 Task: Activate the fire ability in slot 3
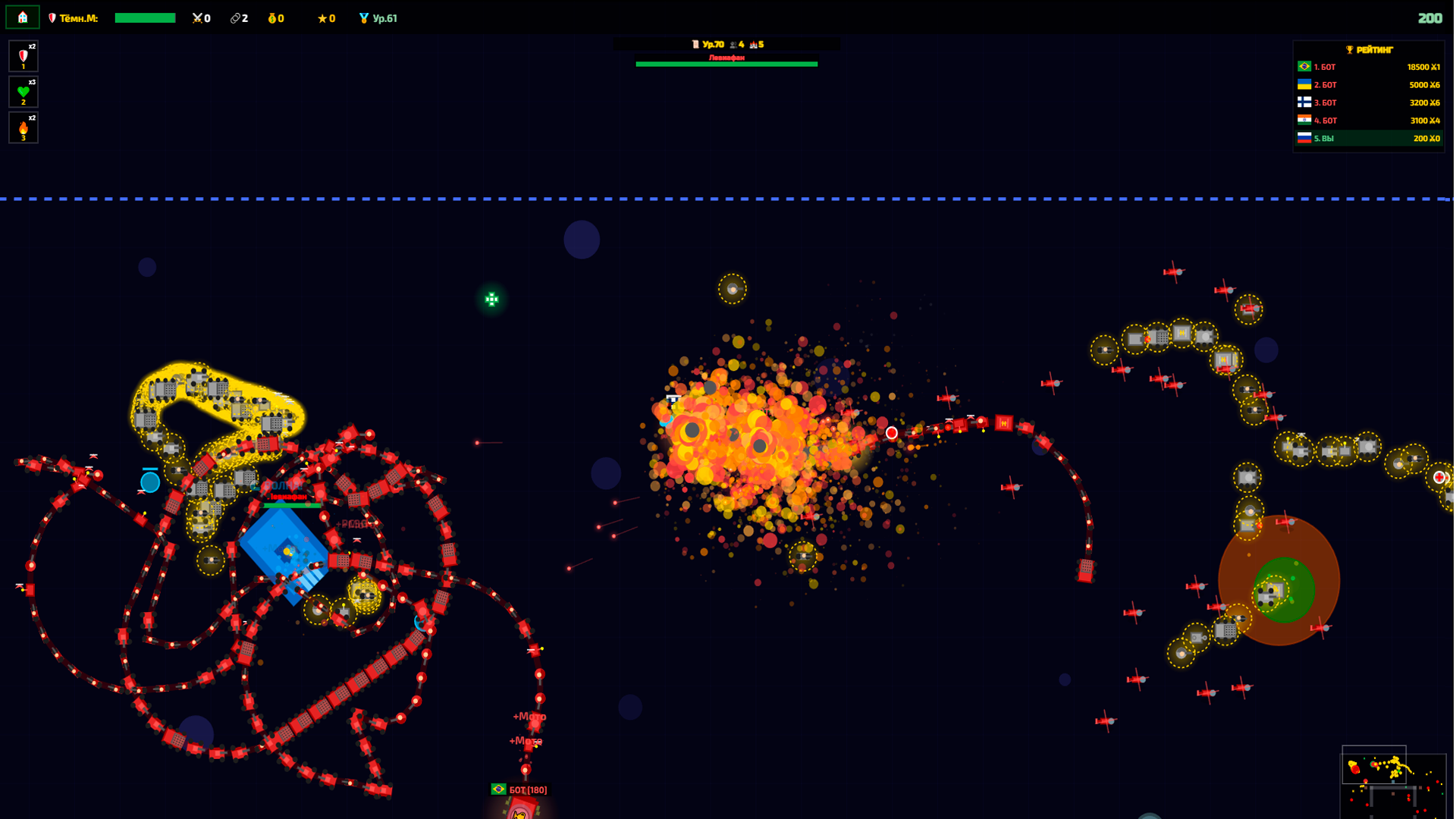23,127
